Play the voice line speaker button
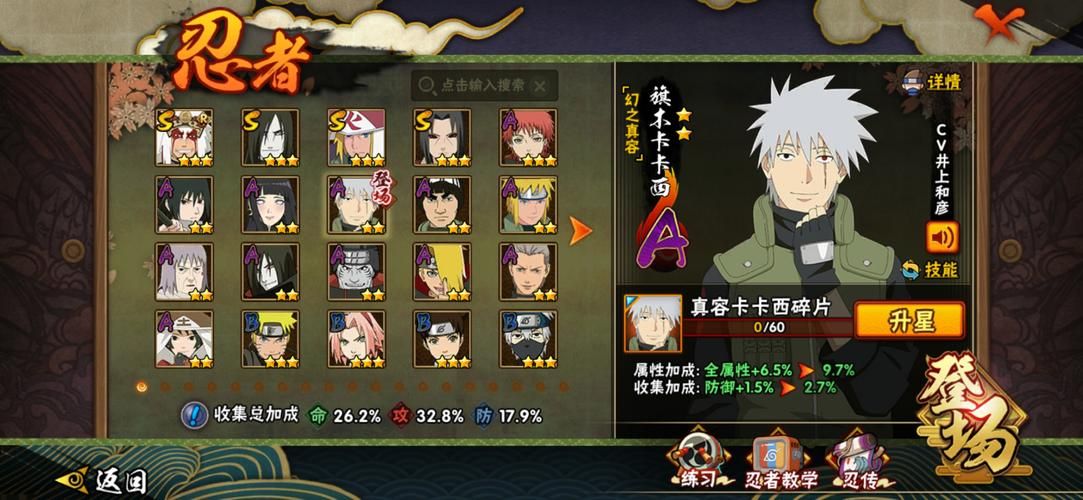 tap(941, 236)
